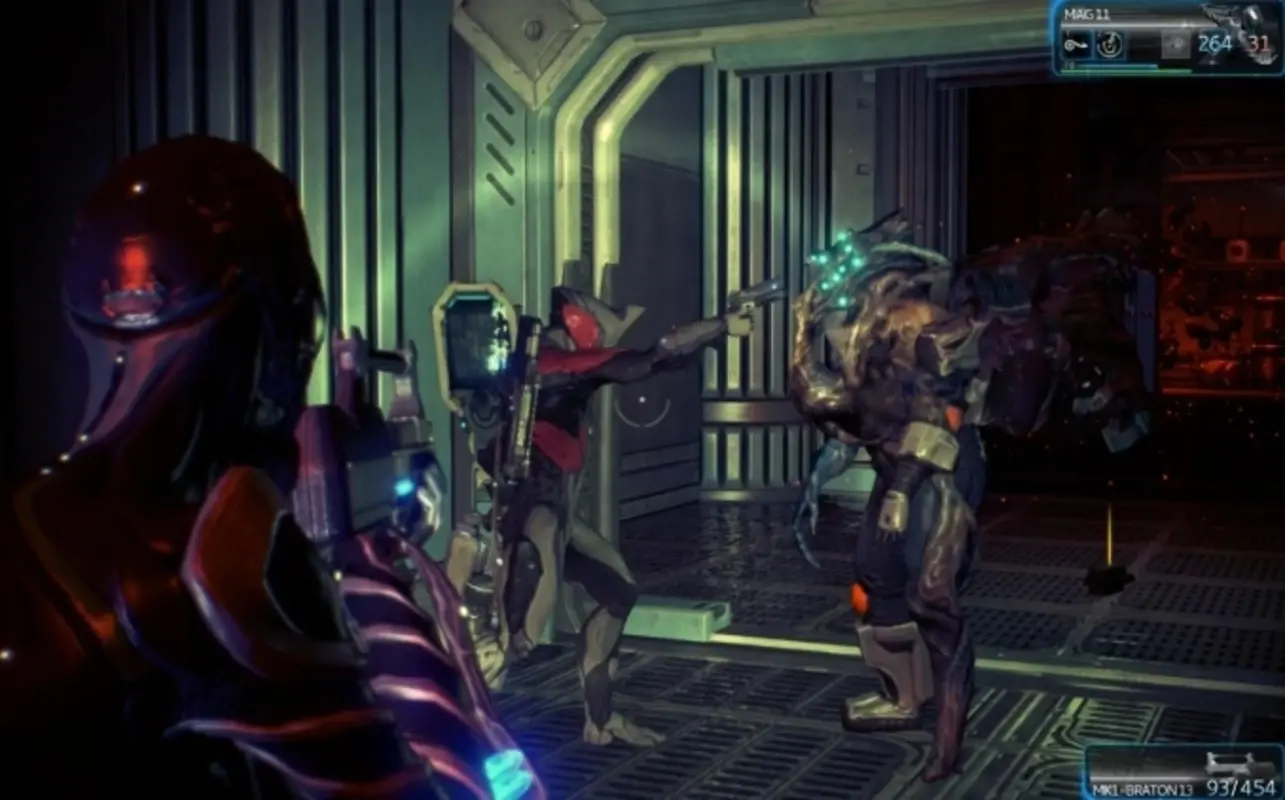Click the pistol artwork in the top-right panel

coord(1230,14)
